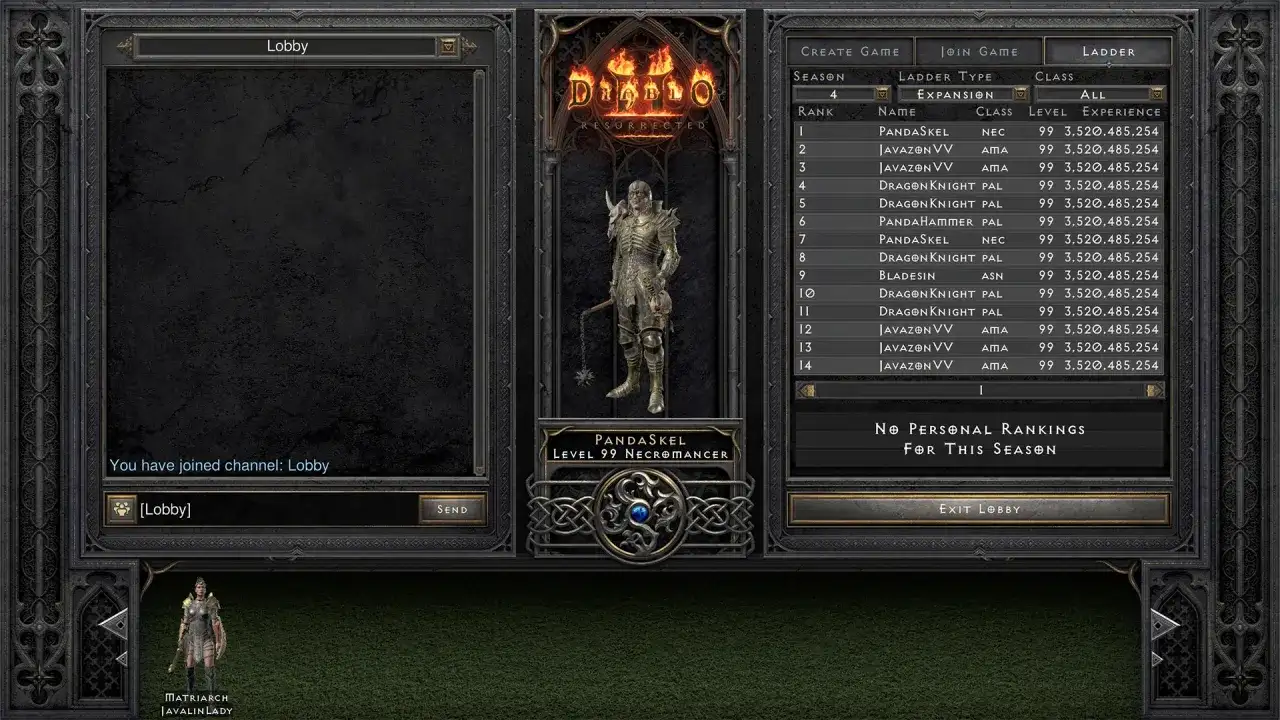Select the Ladder tab
1280x720 pixels.
point(1108,51)
